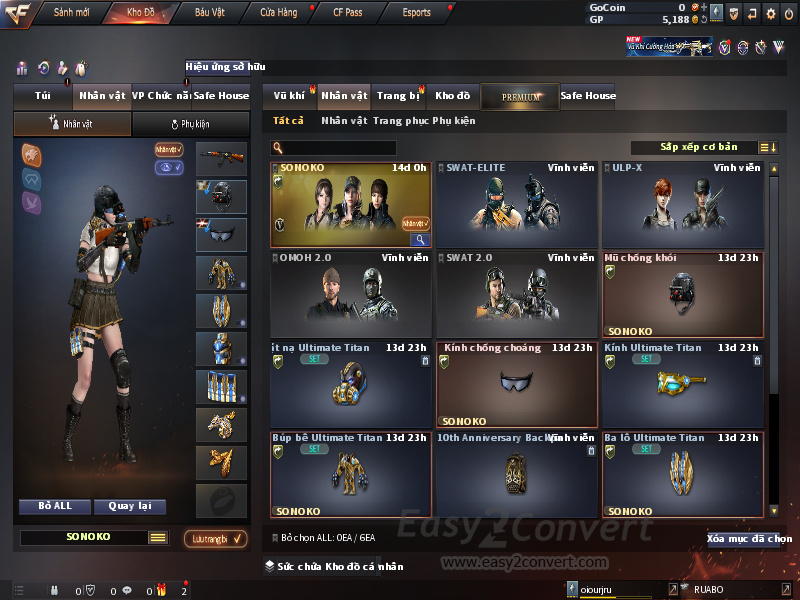Select the SWAT-ELITE character card
Image resolution: width=800 pixels, height=600 pixels.
(516, 205)
